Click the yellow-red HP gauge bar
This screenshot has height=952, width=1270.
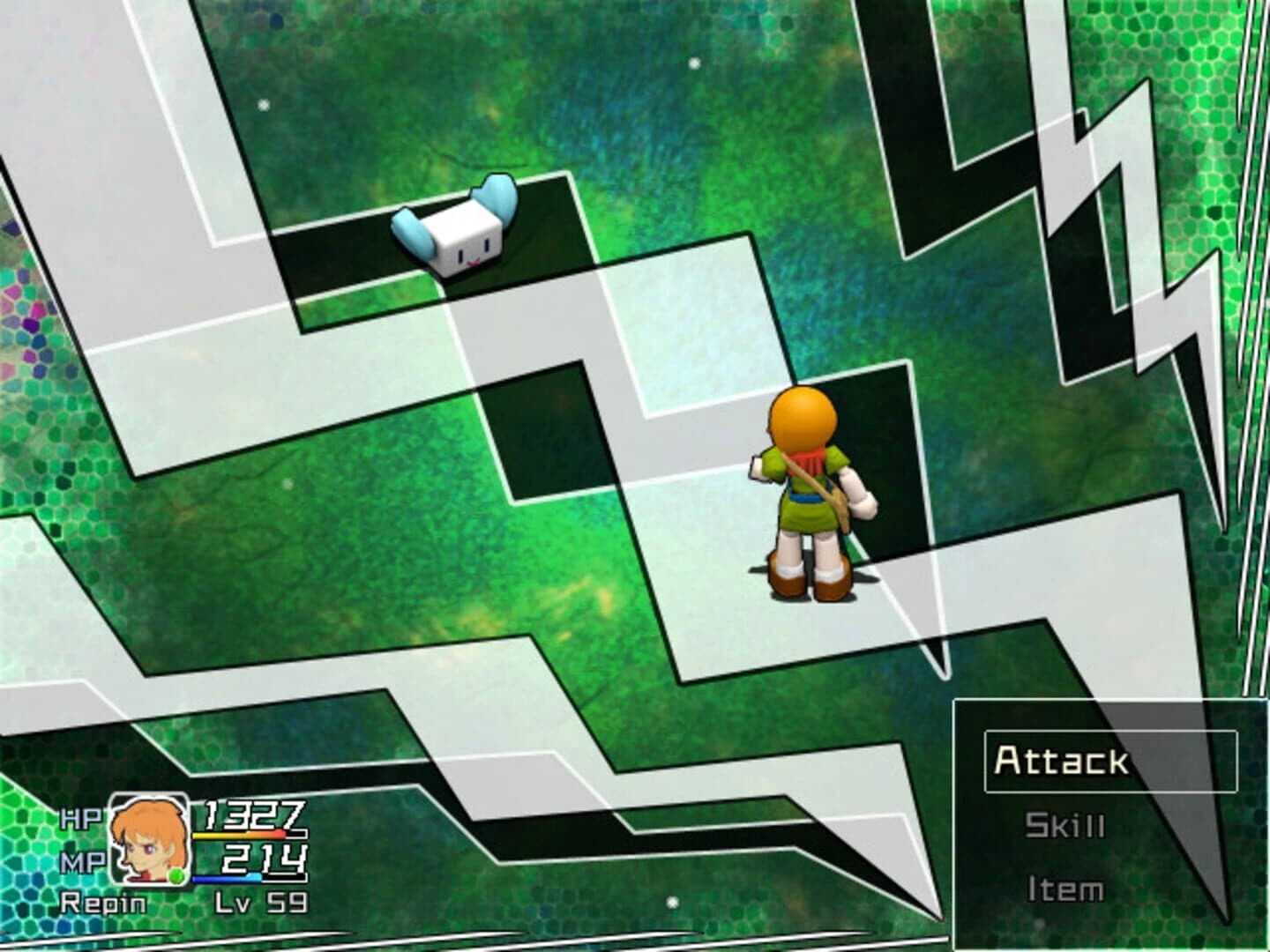tap(235, 836)
